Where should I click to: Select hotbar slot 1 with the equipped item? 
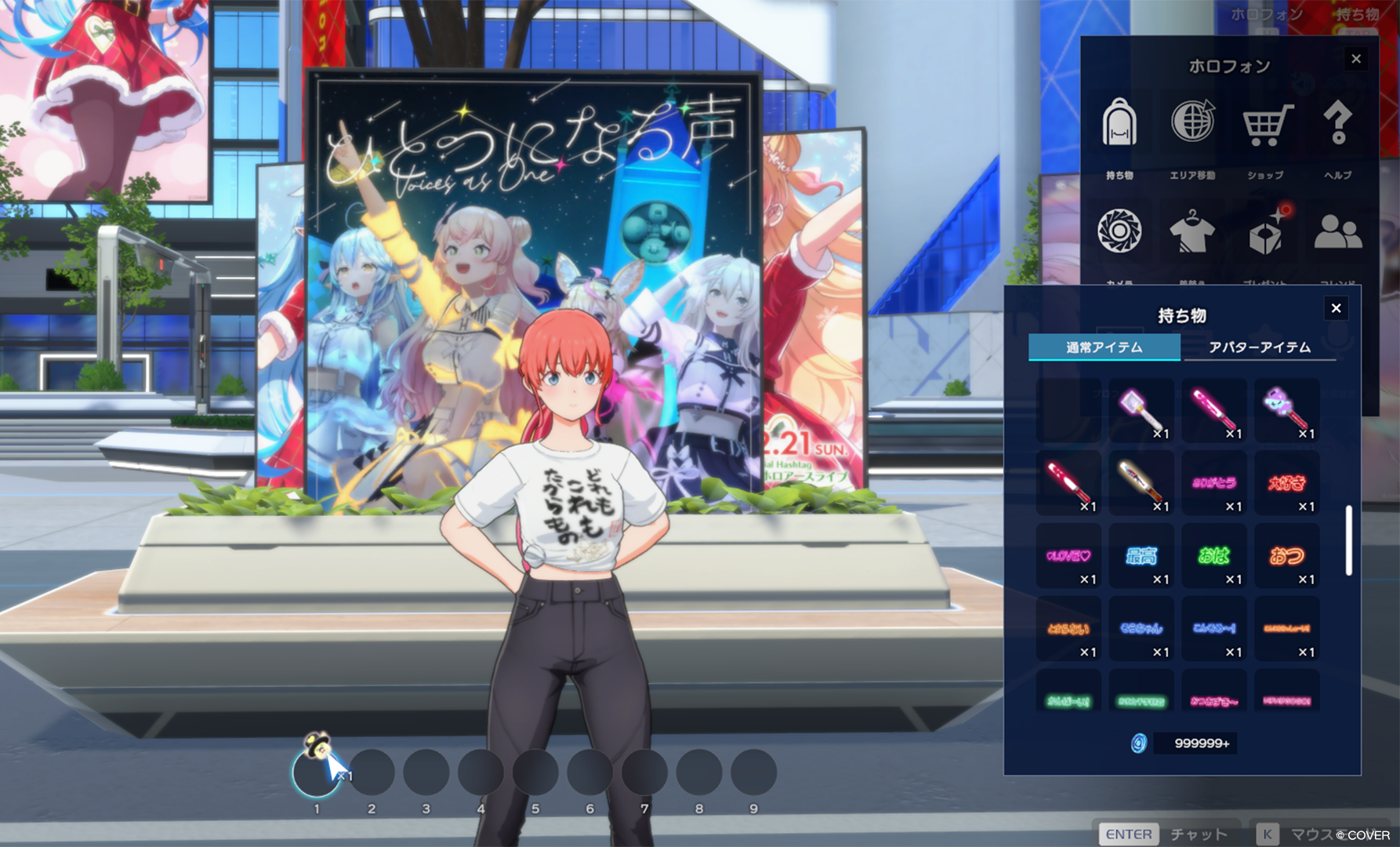tap(317, 772)
